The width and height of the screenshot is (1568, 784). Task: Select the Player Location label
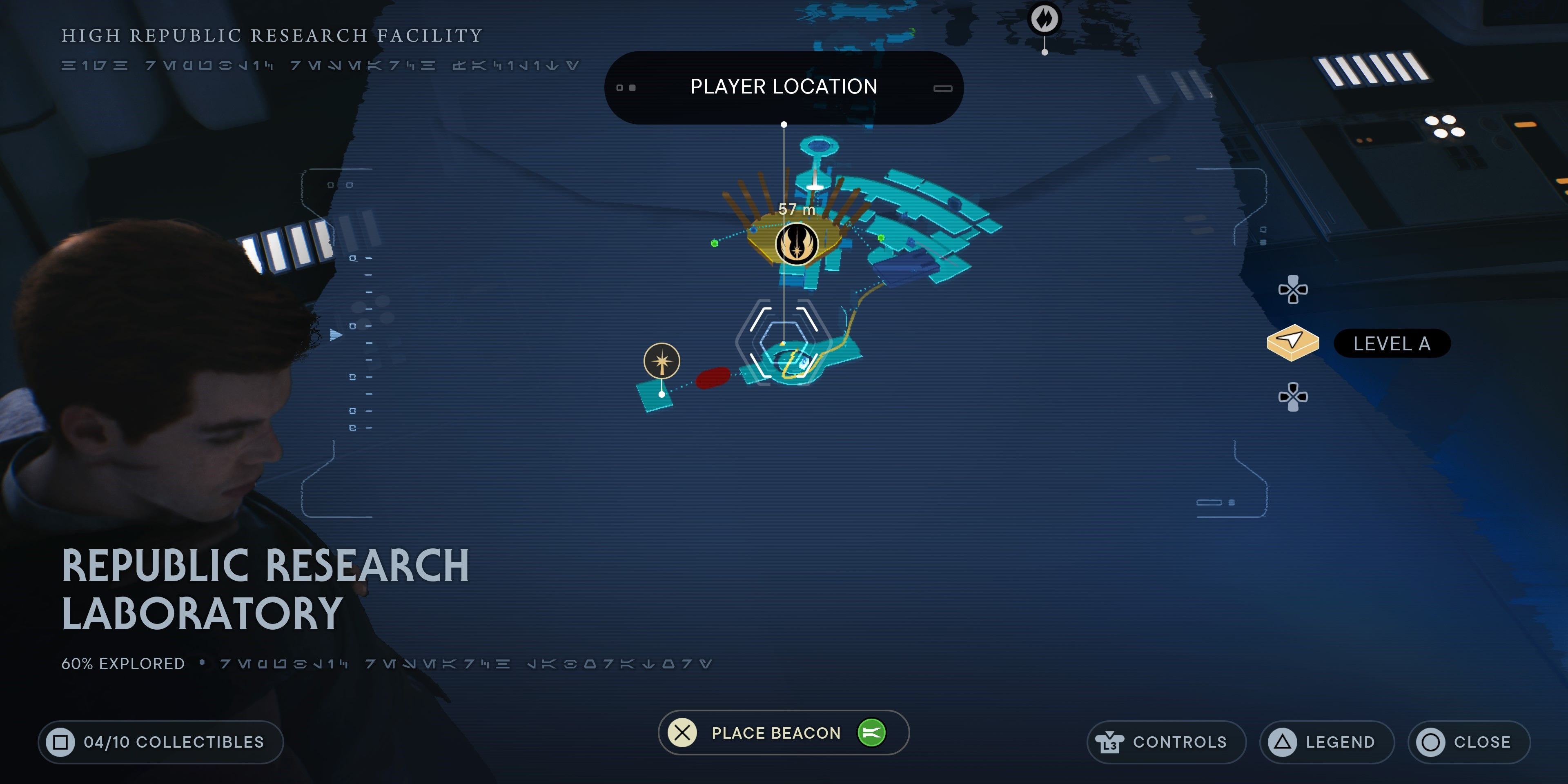784,87
